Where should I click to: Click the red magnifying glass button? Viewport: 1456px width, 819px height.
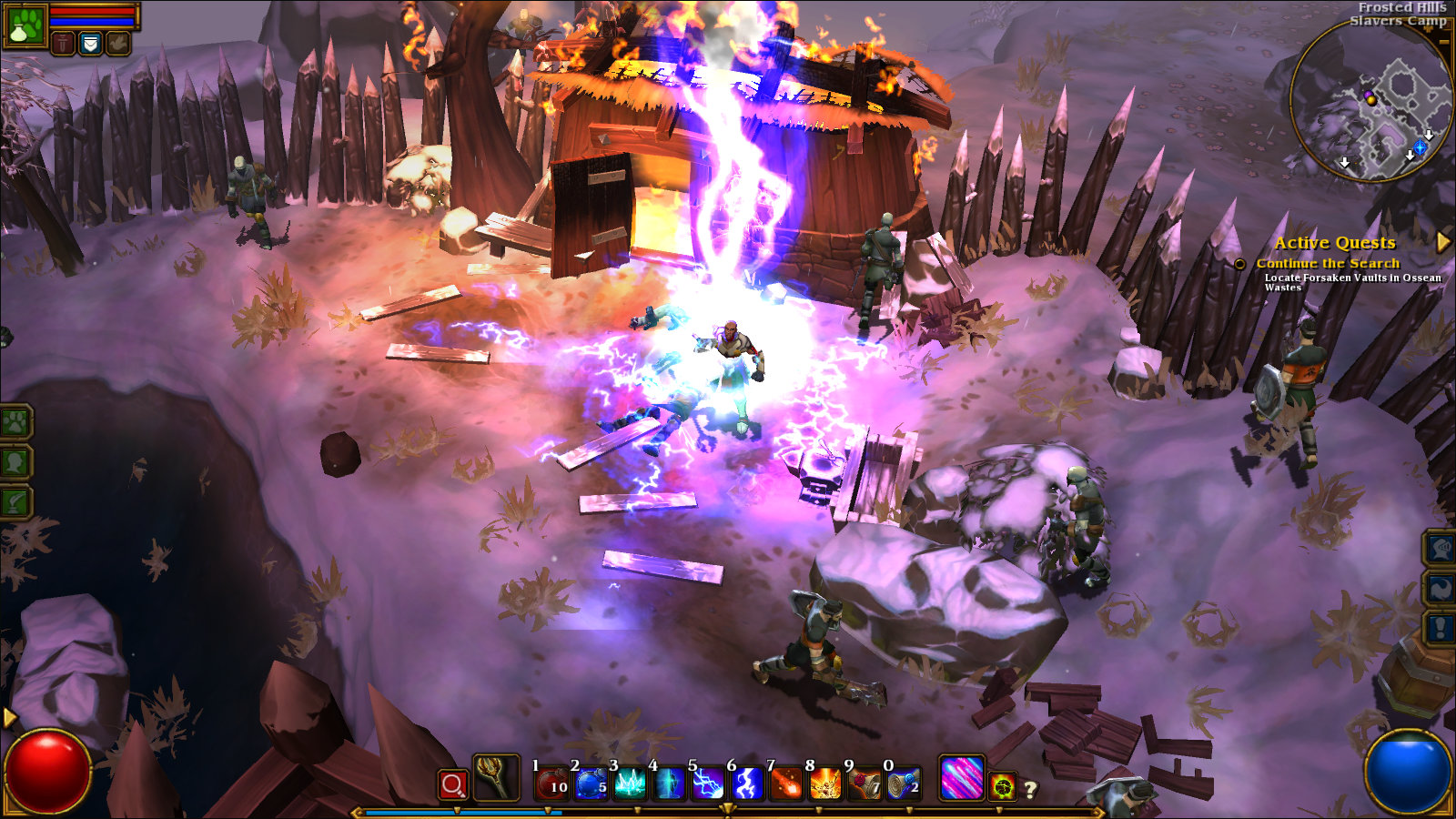tap(452, 784)
